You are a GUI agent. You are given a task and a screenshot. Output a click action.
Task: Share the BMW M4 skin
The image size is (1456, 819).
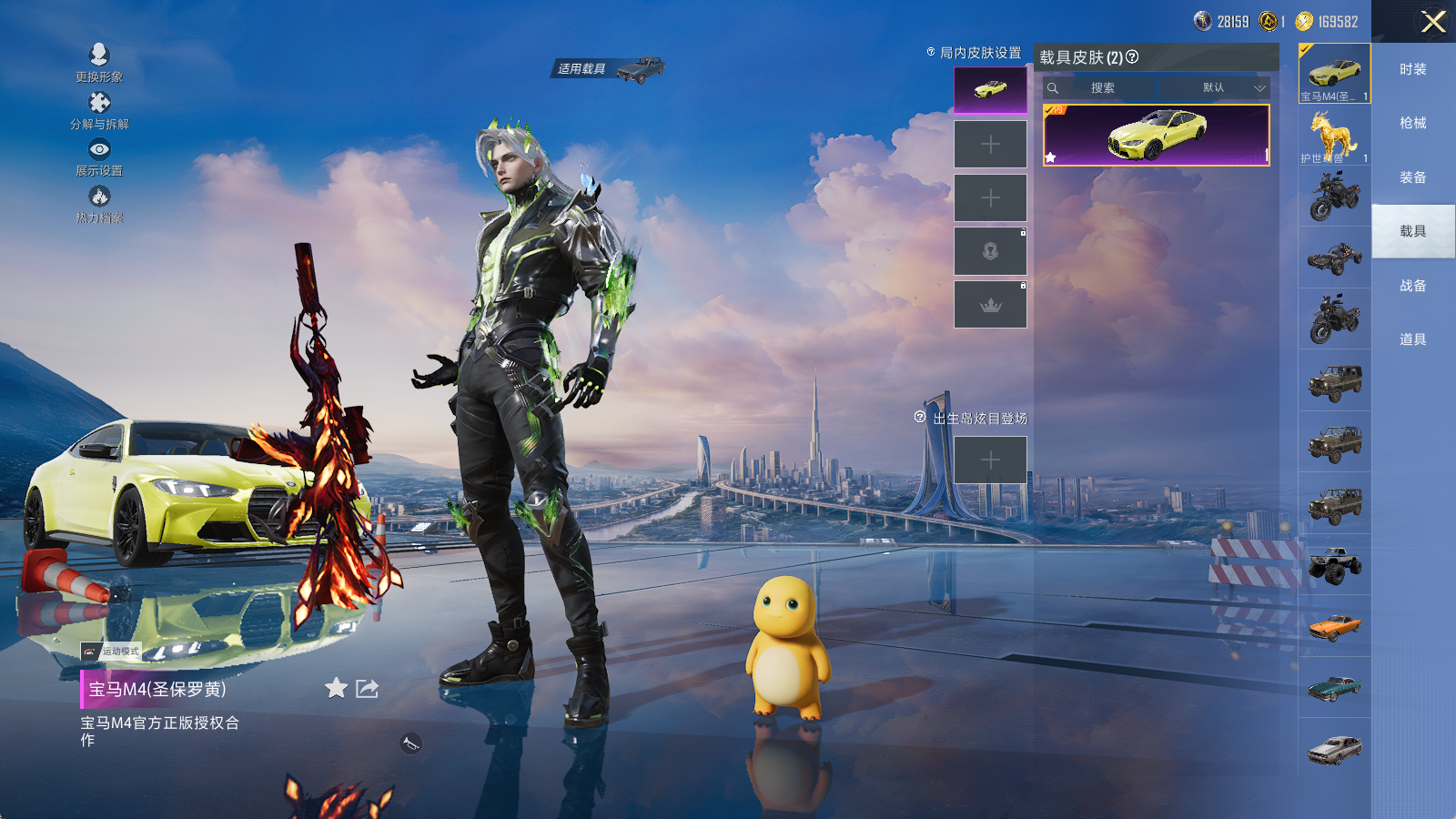click(367, 688)
